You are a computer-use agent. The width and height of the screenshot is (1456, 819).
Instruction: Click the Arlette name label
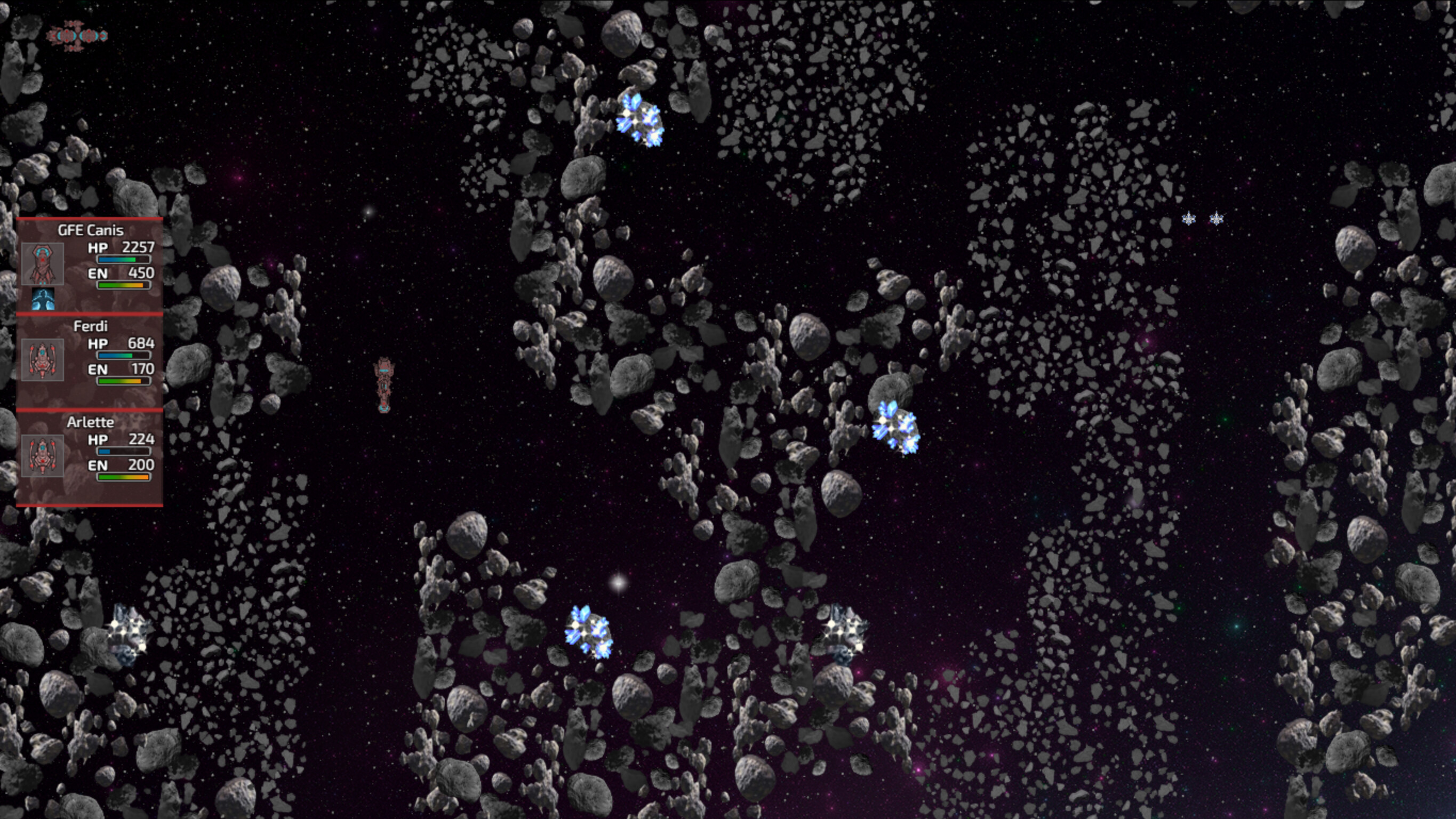[91, 422]
